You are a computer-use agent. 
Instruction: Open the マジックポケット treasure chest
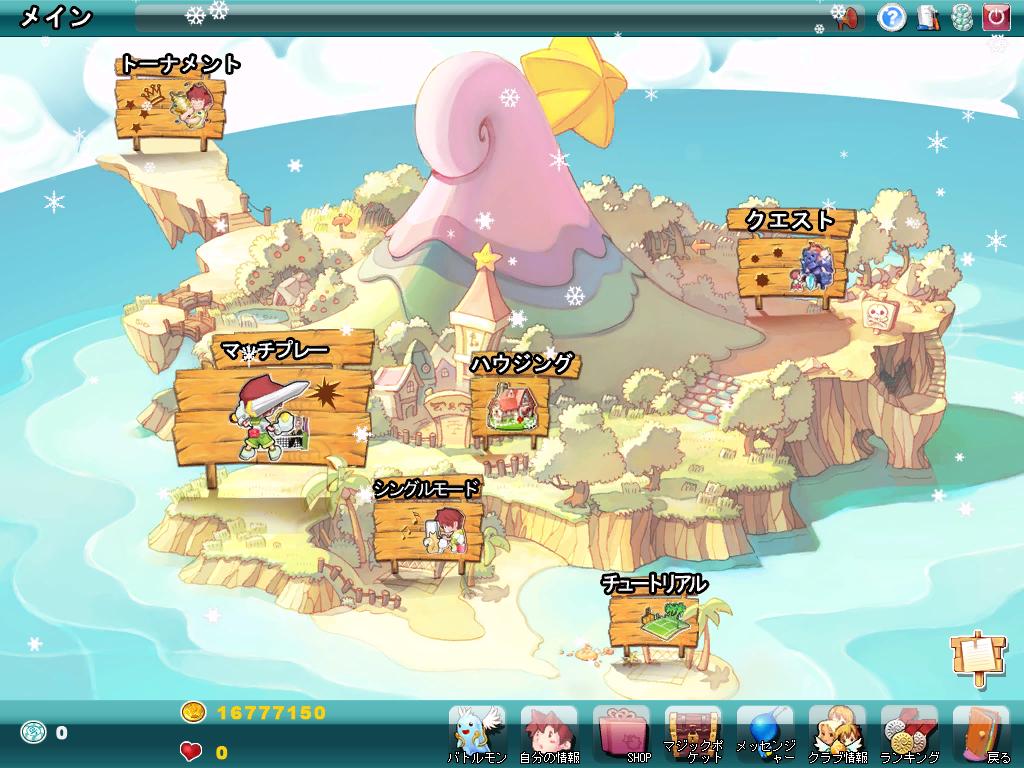693,733
